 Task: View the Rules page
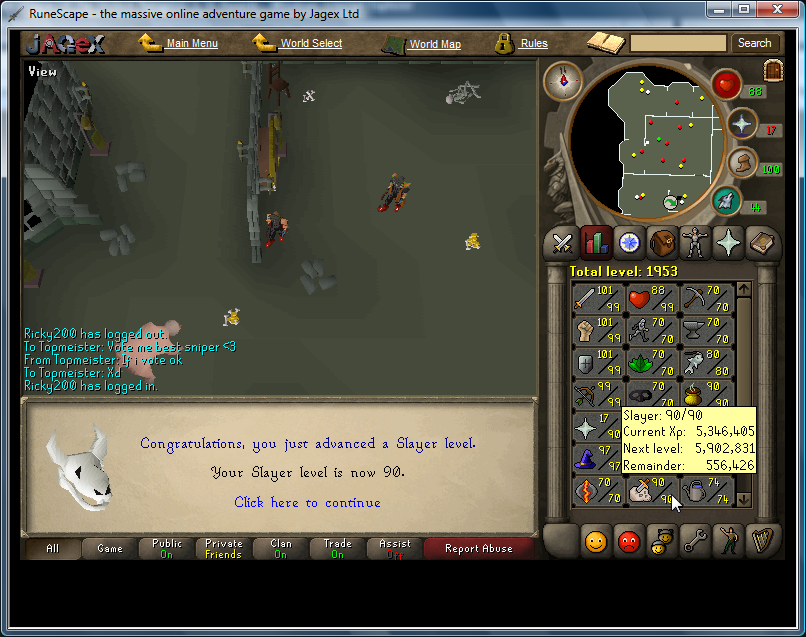pos(533,44)
